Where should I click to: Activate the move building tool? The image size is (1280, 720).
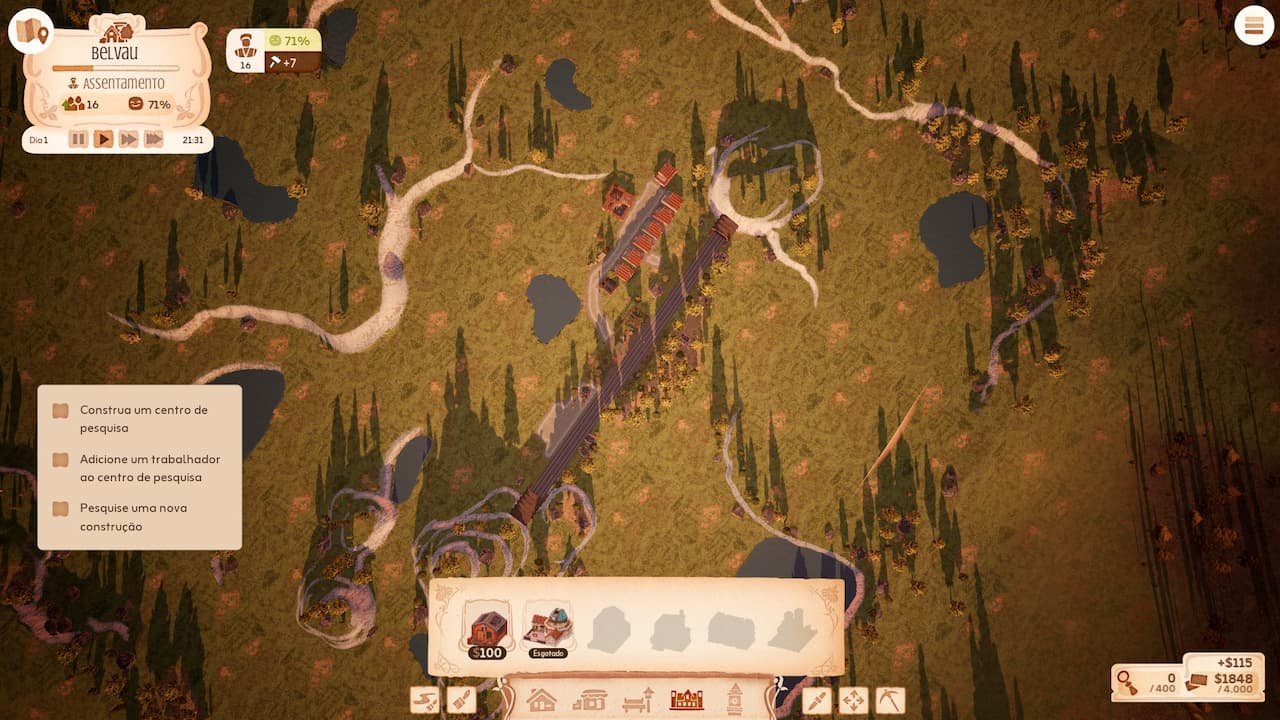[x=853, y=700]
